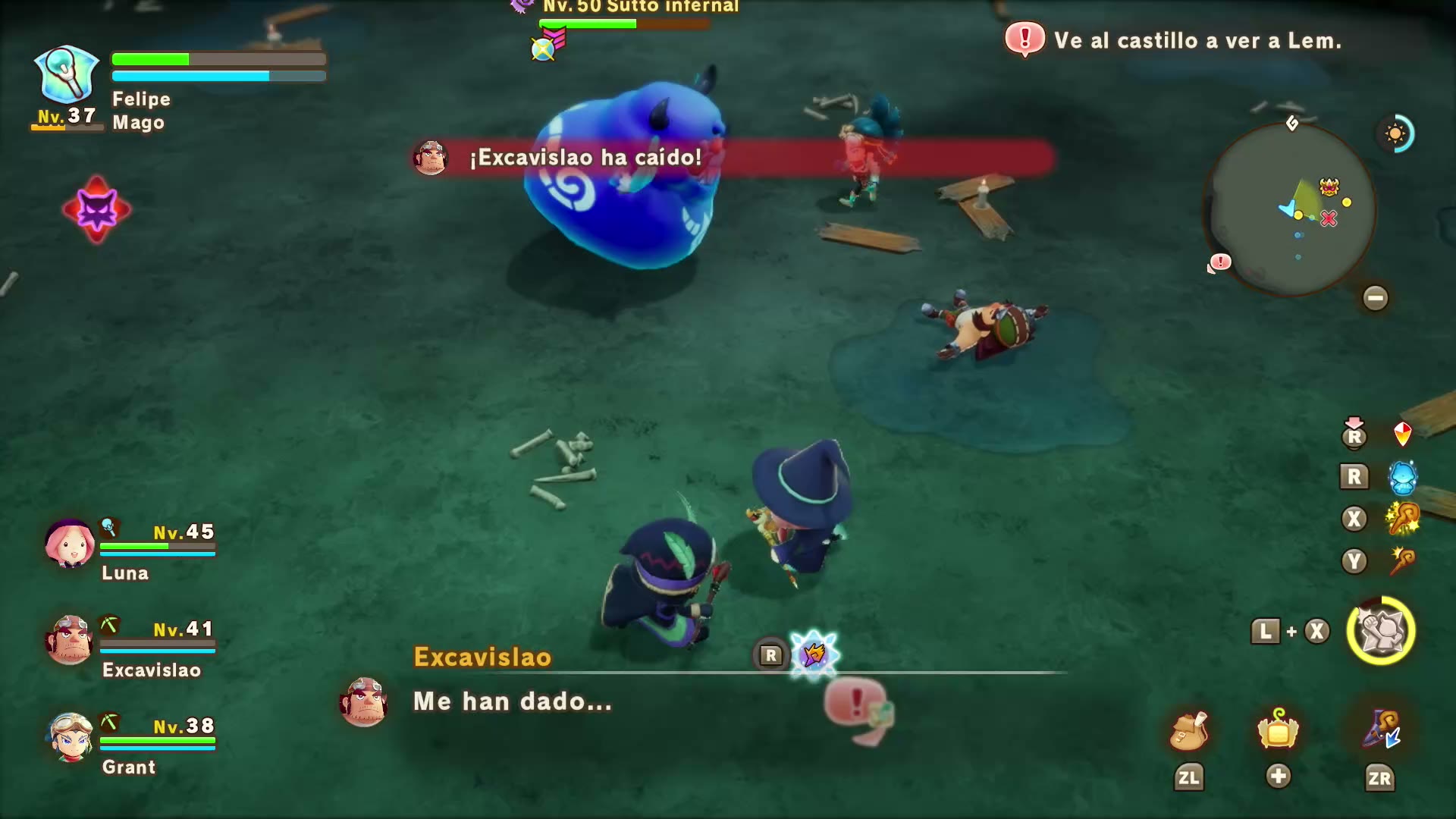Open the circular minimap
Image resolution: width=1456 pixels, height=819 pixels.
1291,209
